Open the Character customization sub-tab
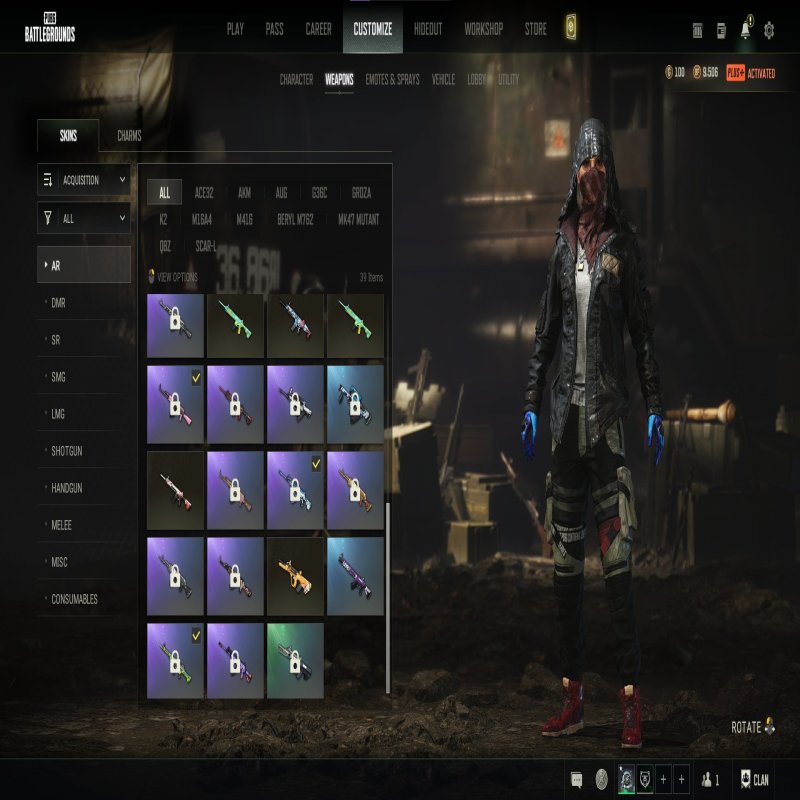 (296, 79)
